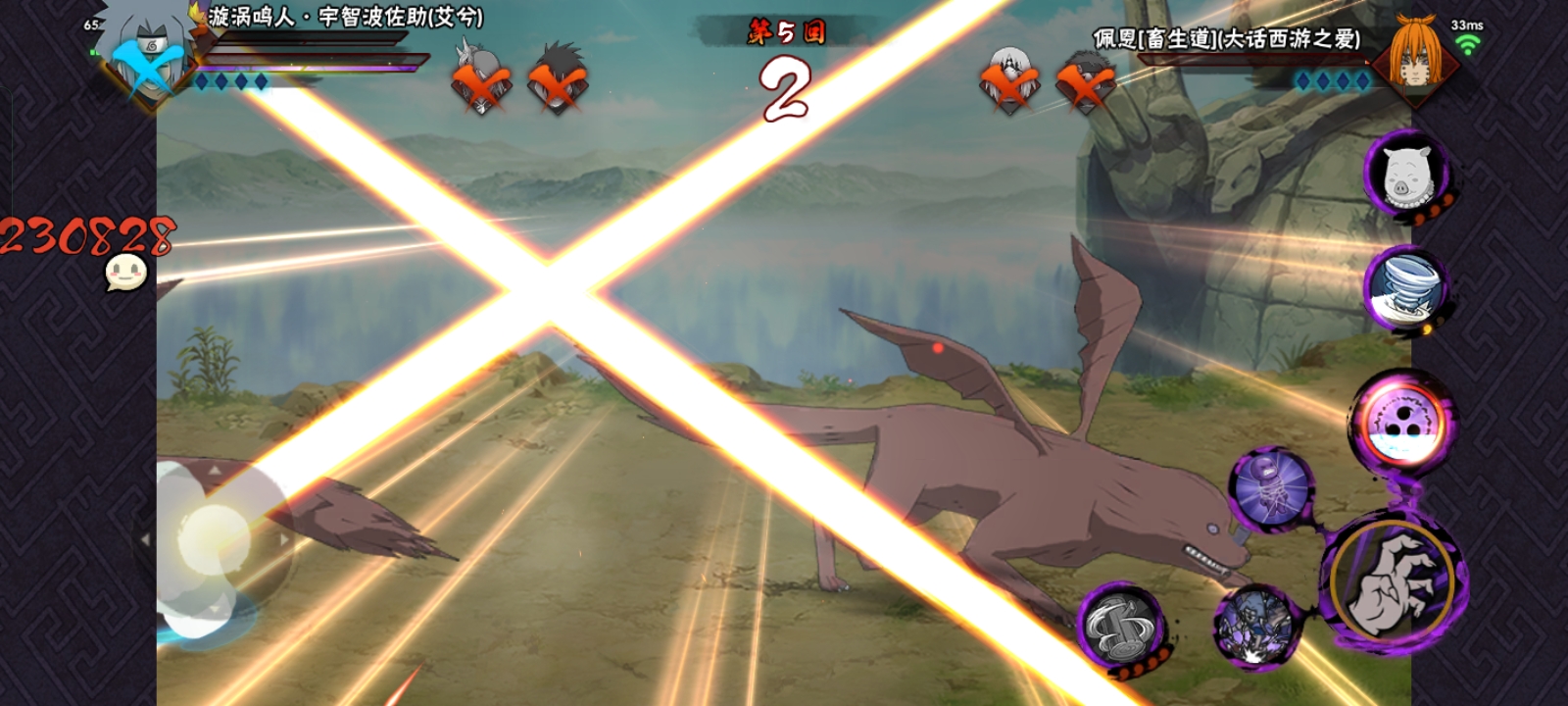Use the purple summoning figure skill
The width and height of the screenshot is (1568, 706).
[1271, 488]
